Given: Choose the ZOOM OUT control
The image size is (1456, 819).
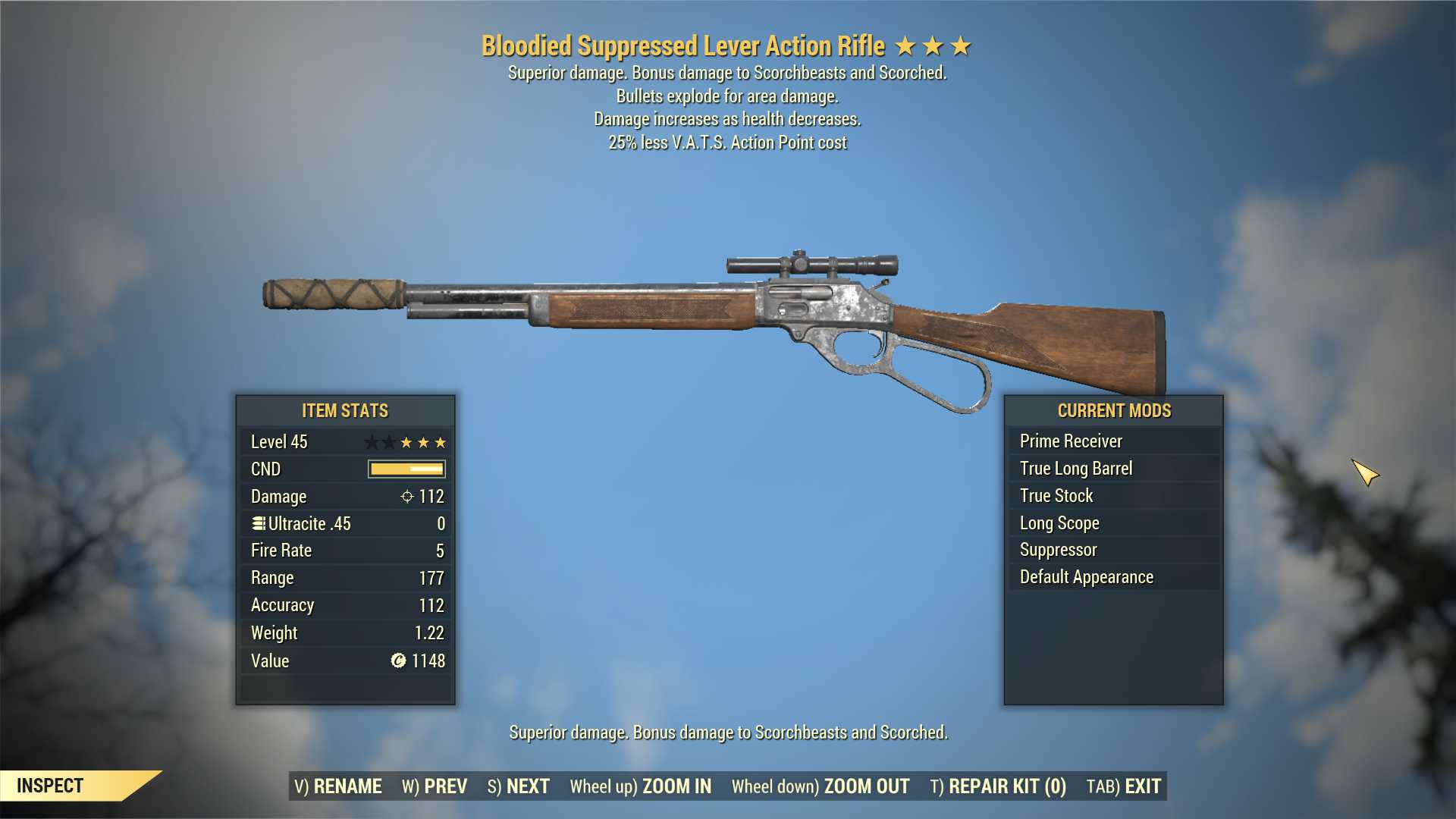Looking at the screenshot, I should pyautogui.click(x=821, y=786).
